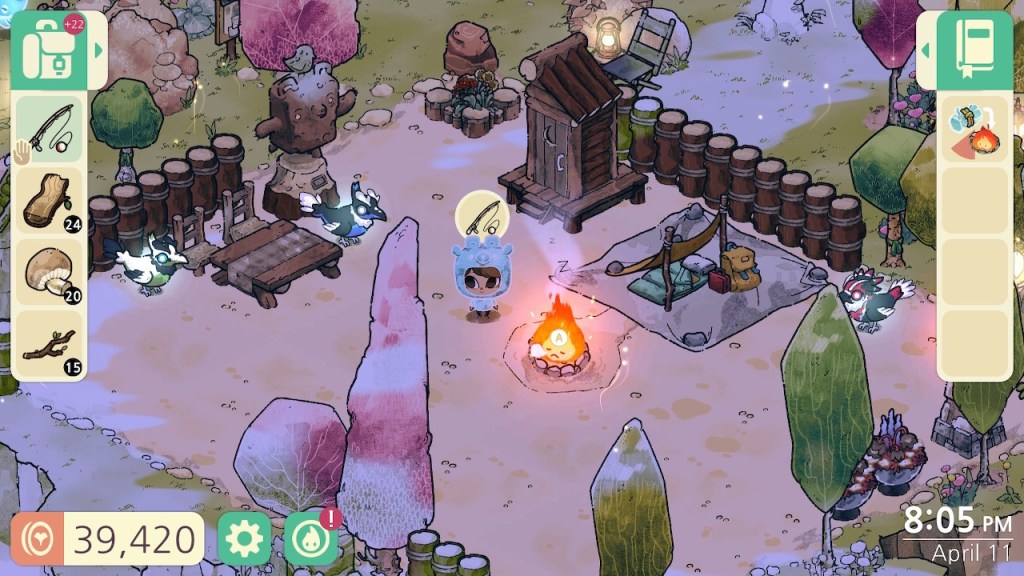Expand the journal panel arrow

[x=925, y=50]
